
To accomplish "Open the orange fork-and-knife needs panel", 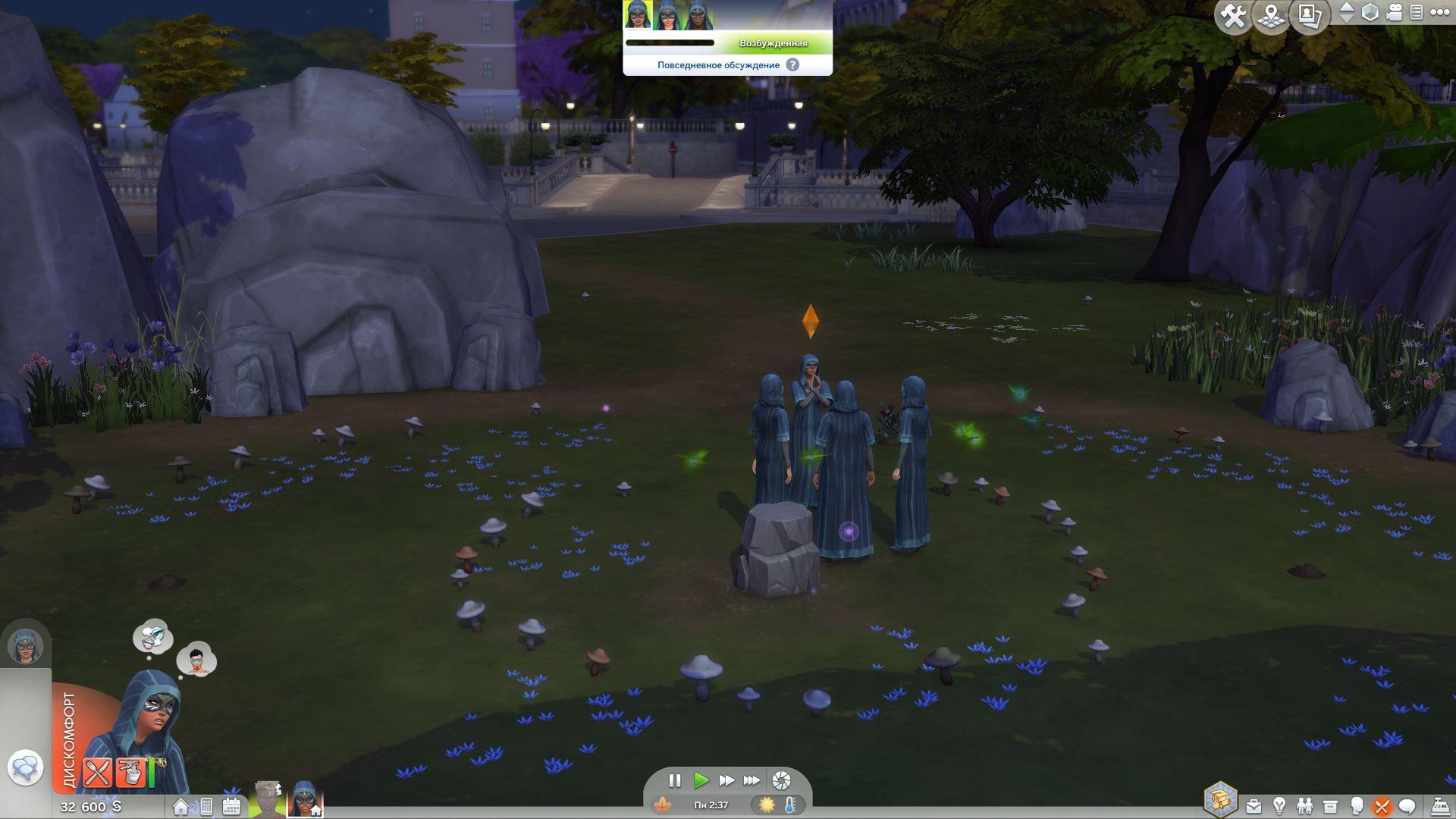I will [1382, 806].
